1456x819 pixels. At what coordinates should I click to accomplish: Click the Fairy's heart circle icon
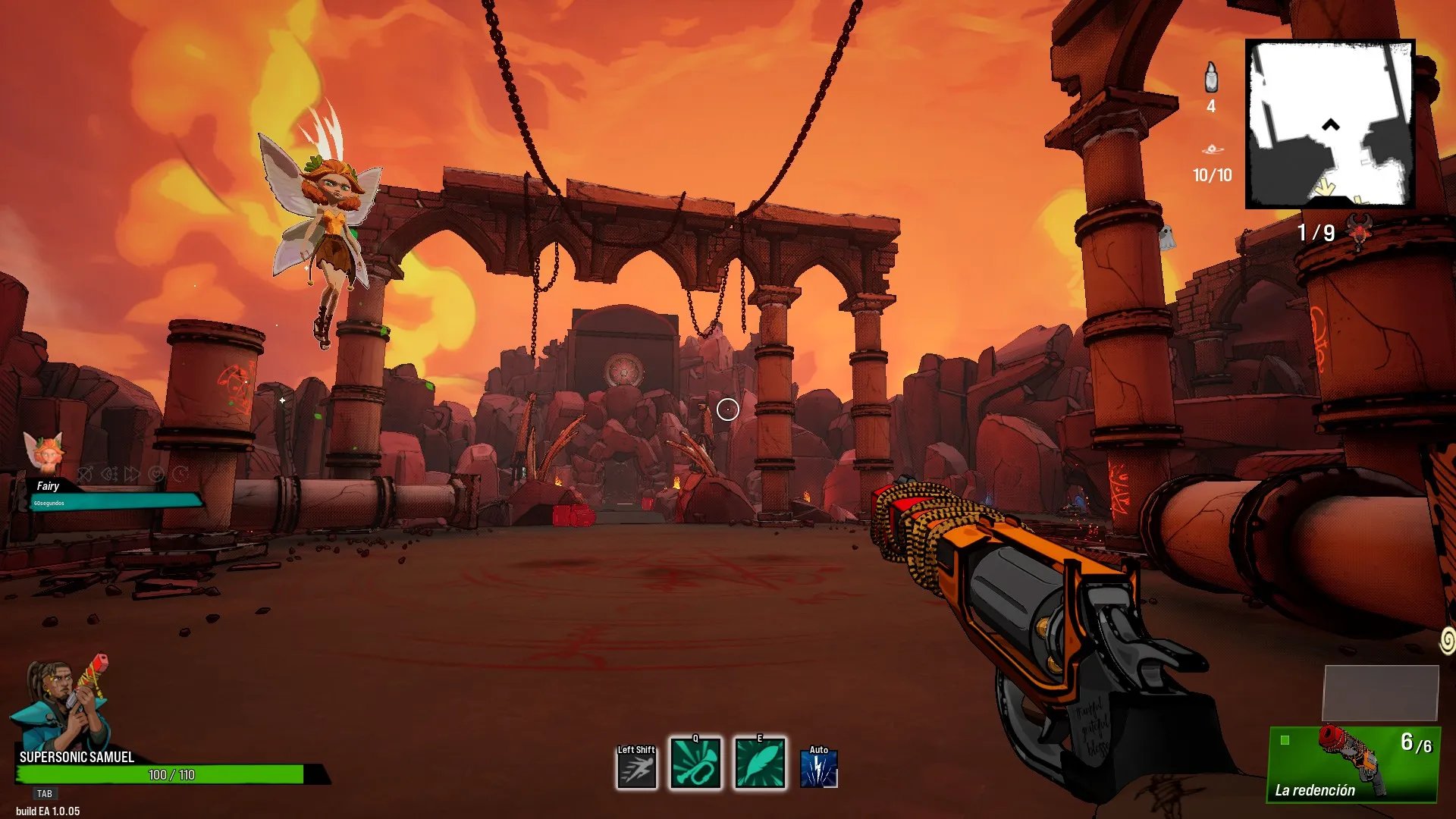click(156, 475)
